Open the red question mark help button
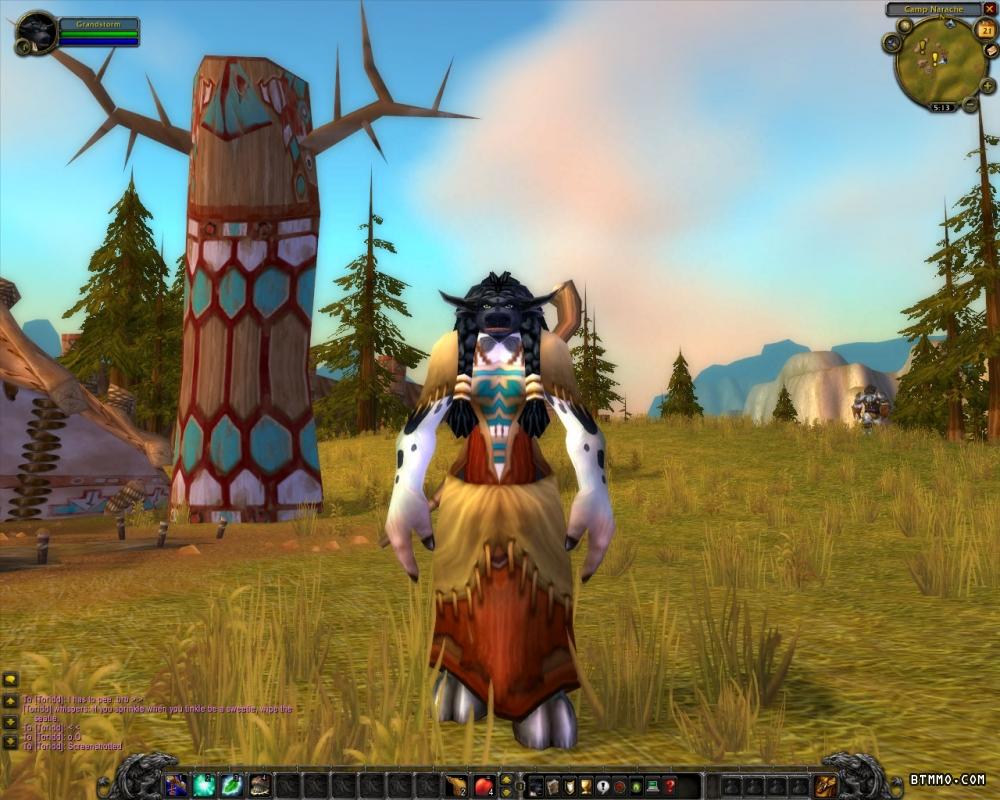Image resolution: width=1000 pixels, height=800 pixels. [670, 786]
